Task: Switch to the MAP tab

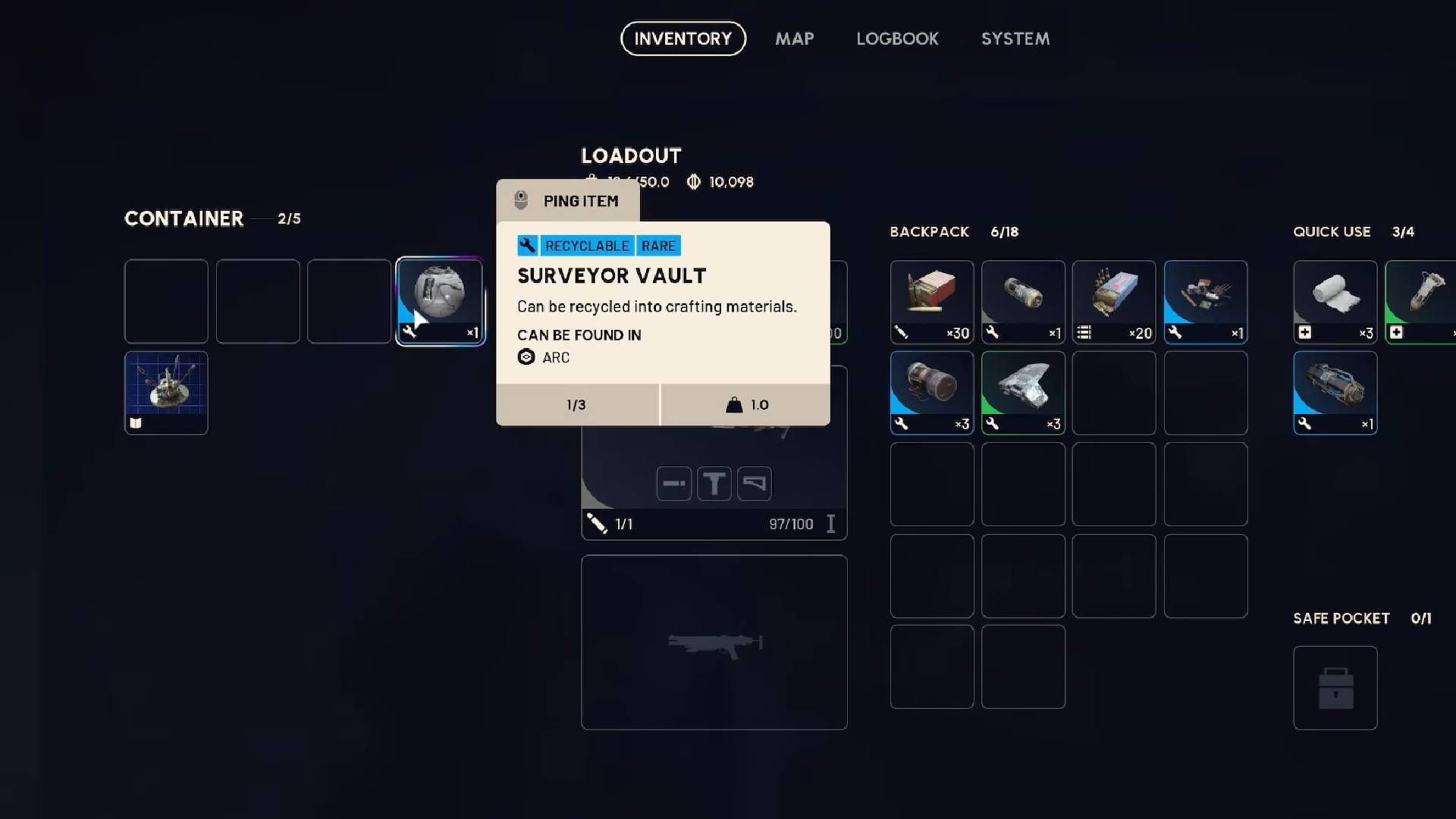Action: click(x=794, y=39)
